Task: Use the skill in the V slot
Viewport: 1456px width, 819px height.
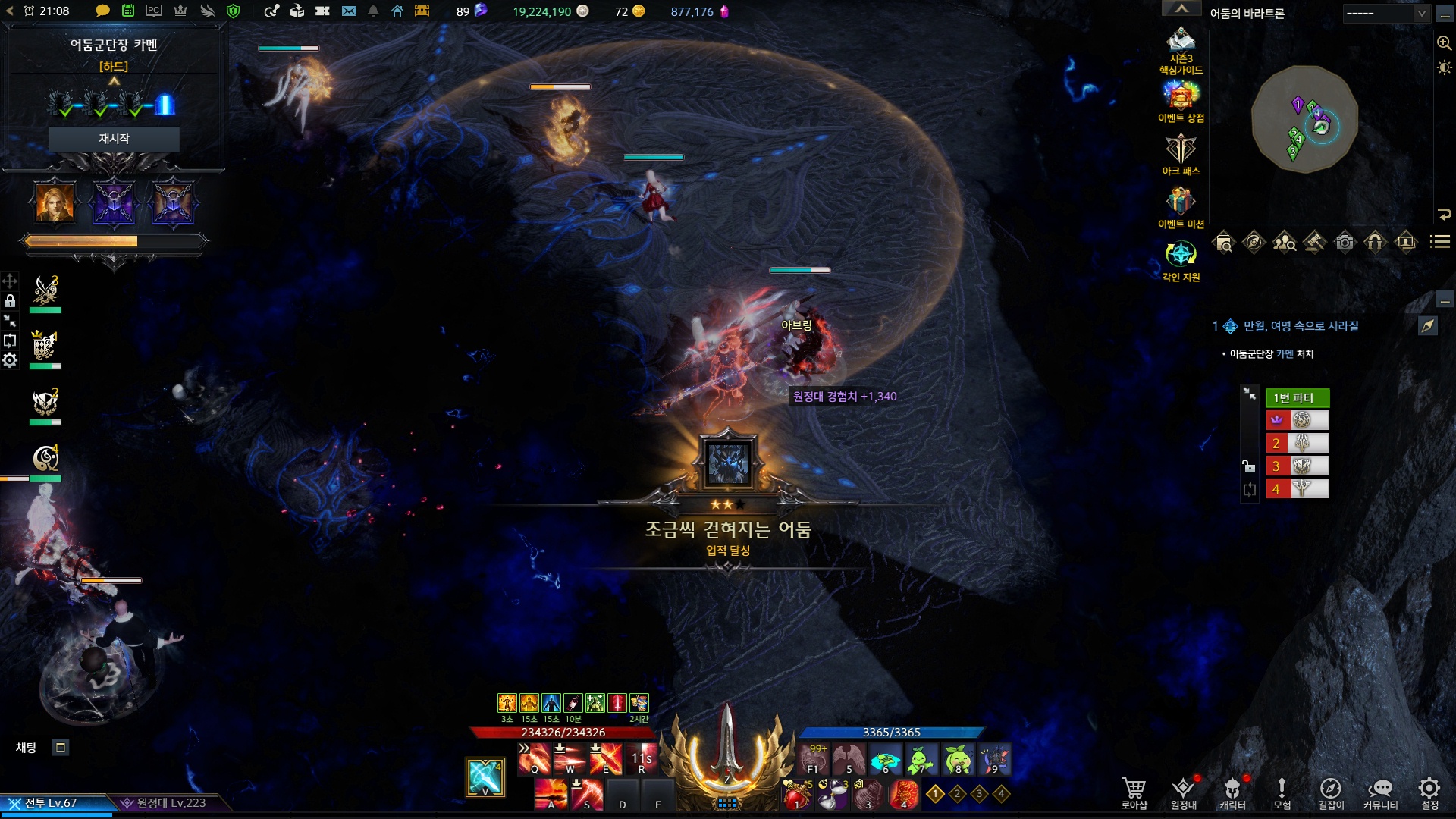Action: tap(485, 777)
